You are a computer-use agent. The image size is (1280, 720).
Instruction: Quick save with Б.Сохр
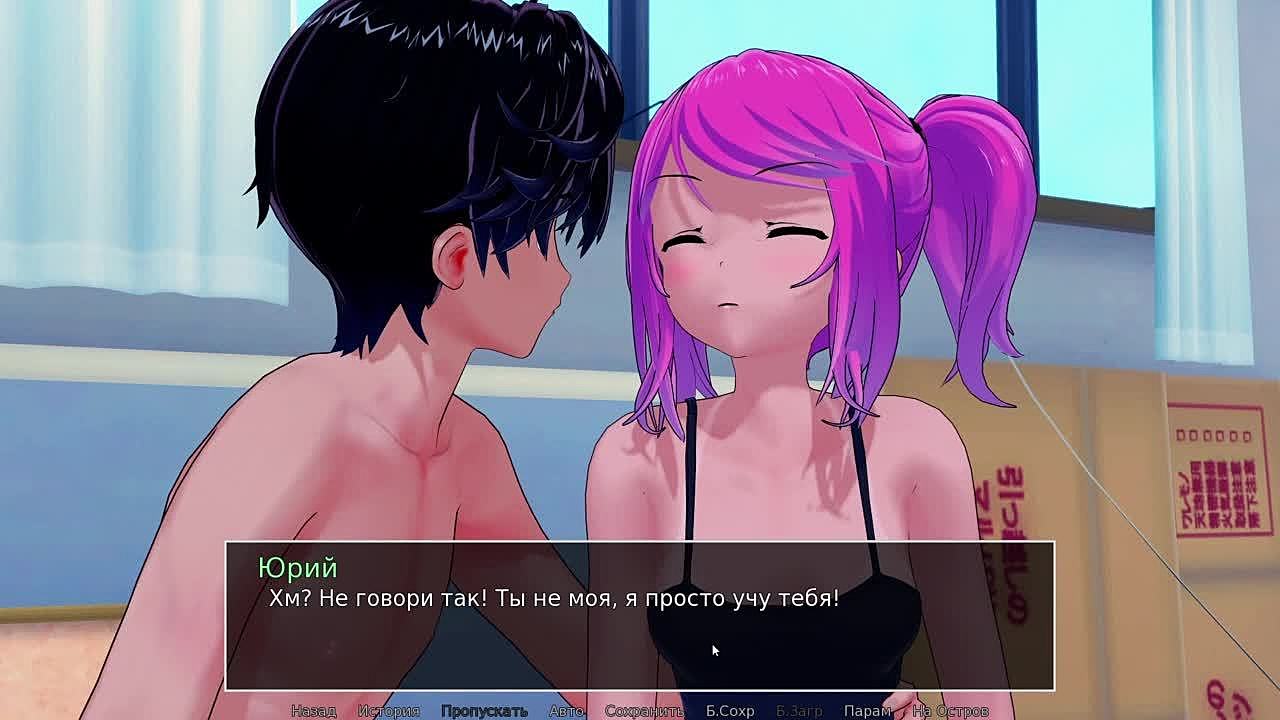[730, 711]
